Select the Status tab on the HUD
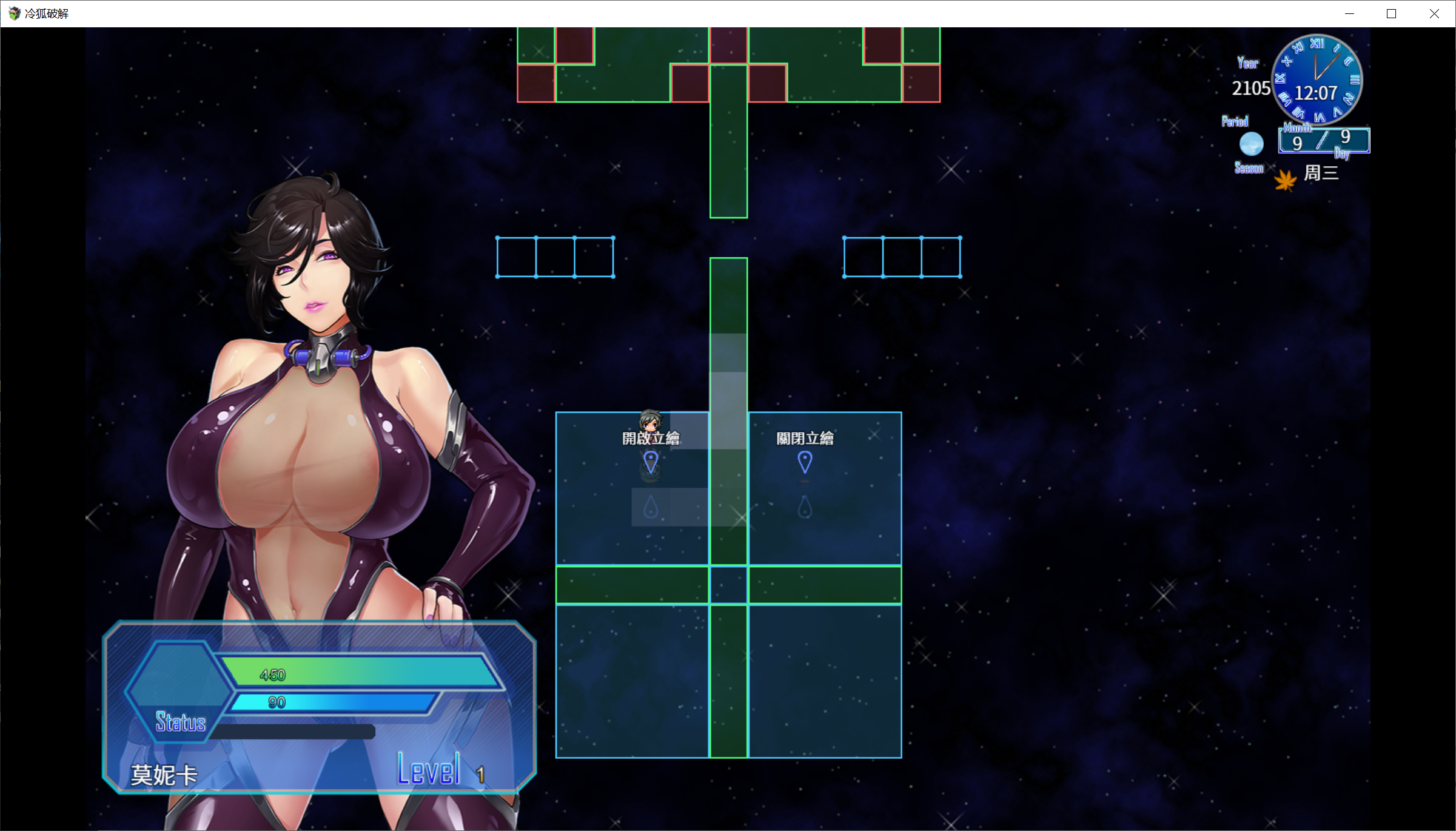This screenshot has width=1456, height=831. click(180, 722)
